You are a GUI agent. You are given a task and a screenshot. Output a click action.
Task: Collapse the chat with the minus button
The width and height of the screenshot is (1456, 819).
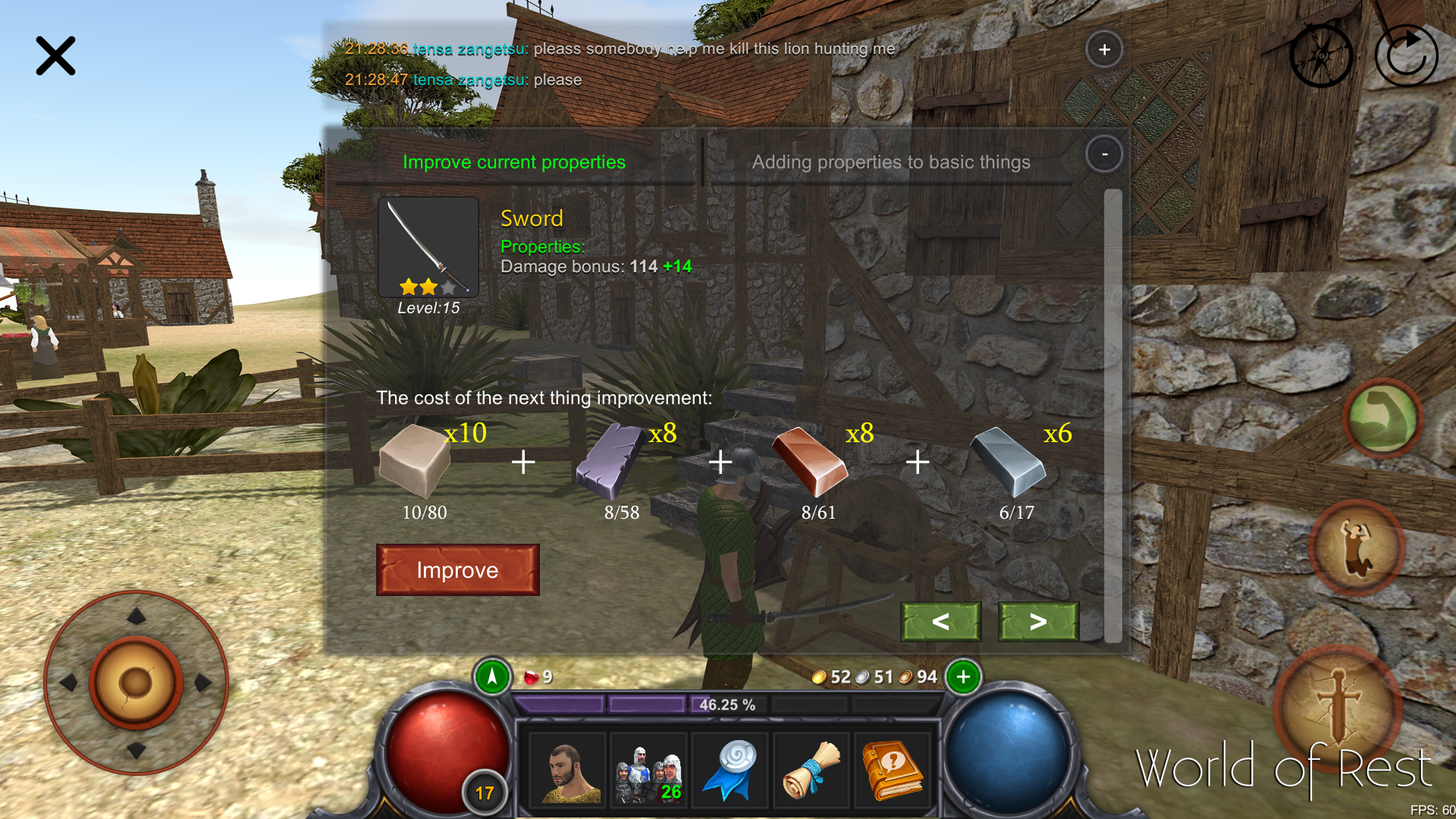1105,154
